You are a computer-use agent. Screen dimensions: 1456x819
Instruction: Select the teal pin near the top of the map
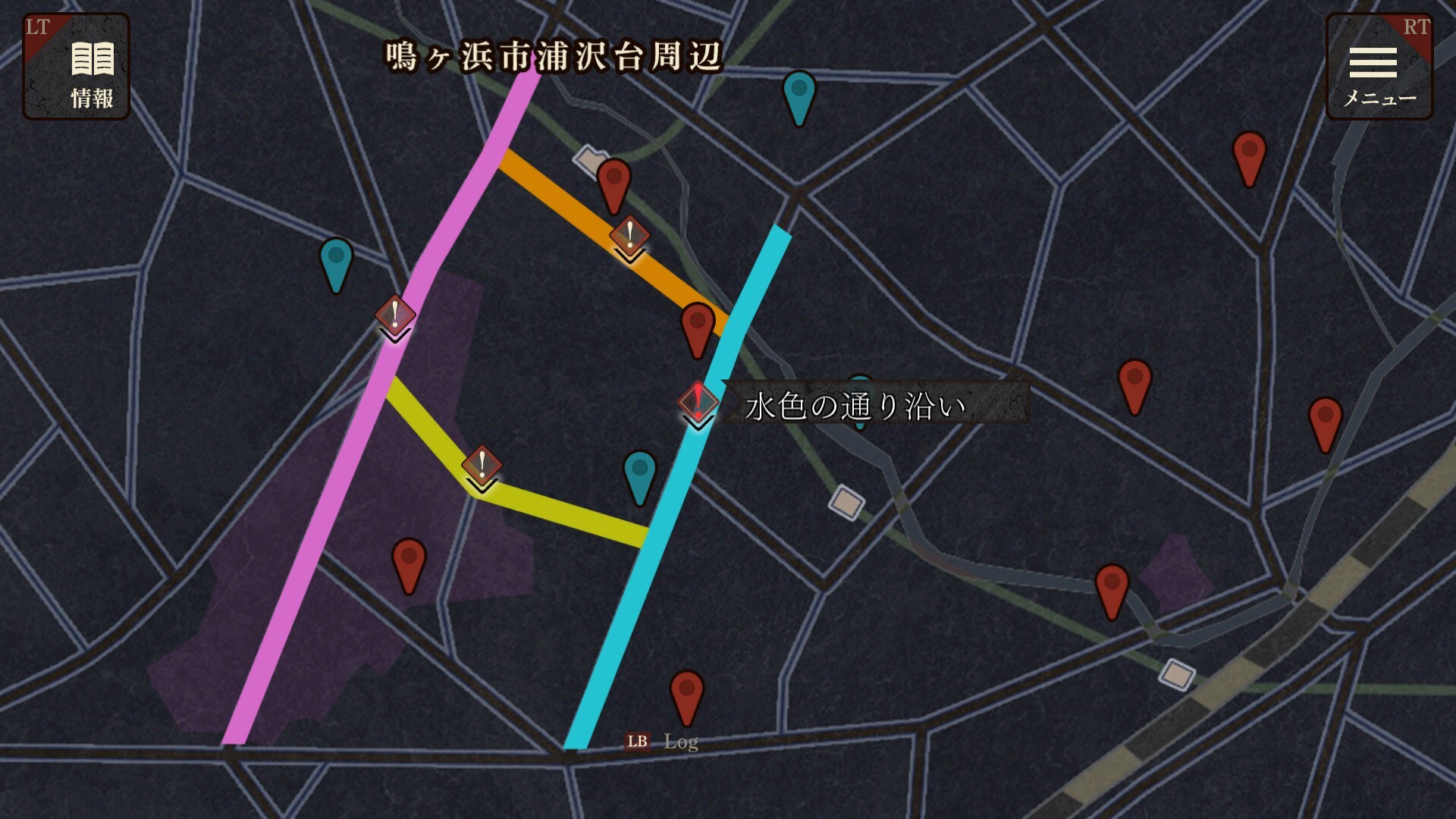[799, 97]
